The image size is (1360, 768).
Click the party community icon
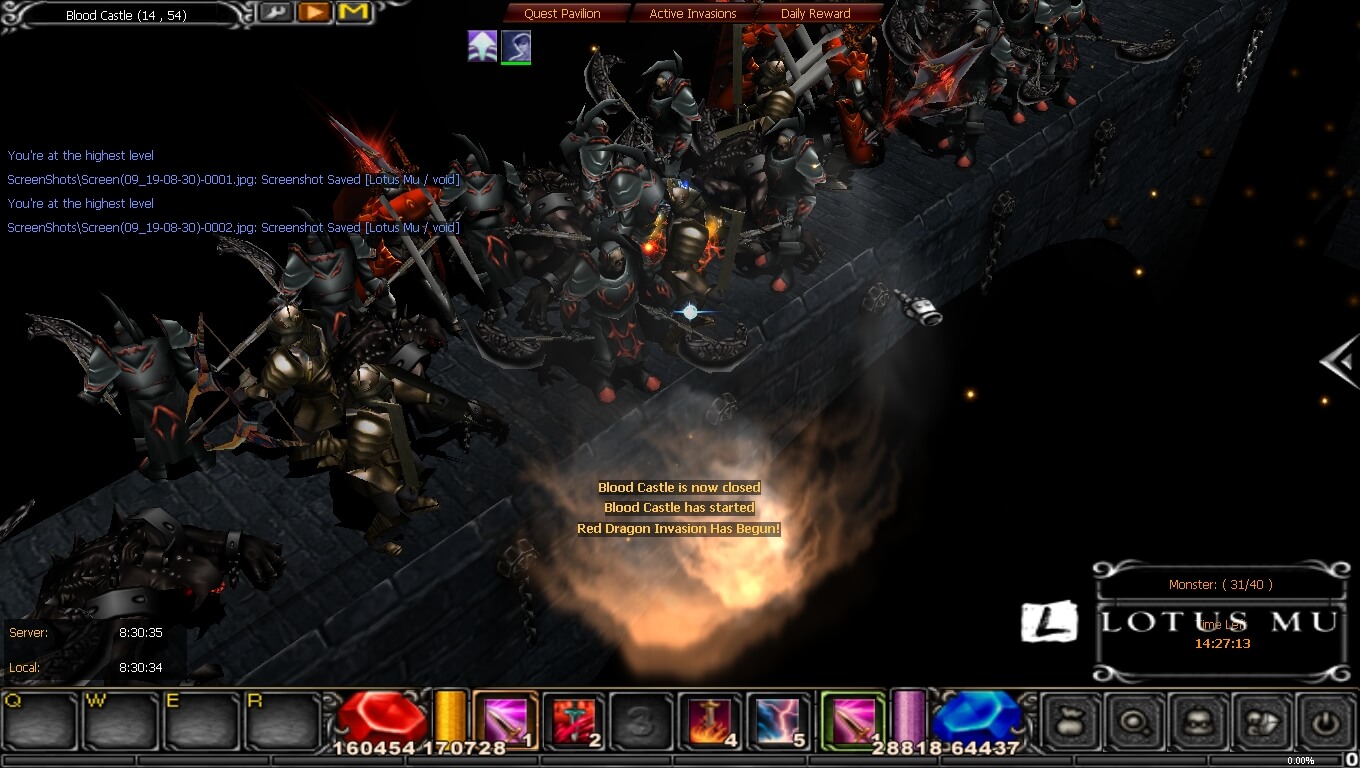1263,720
